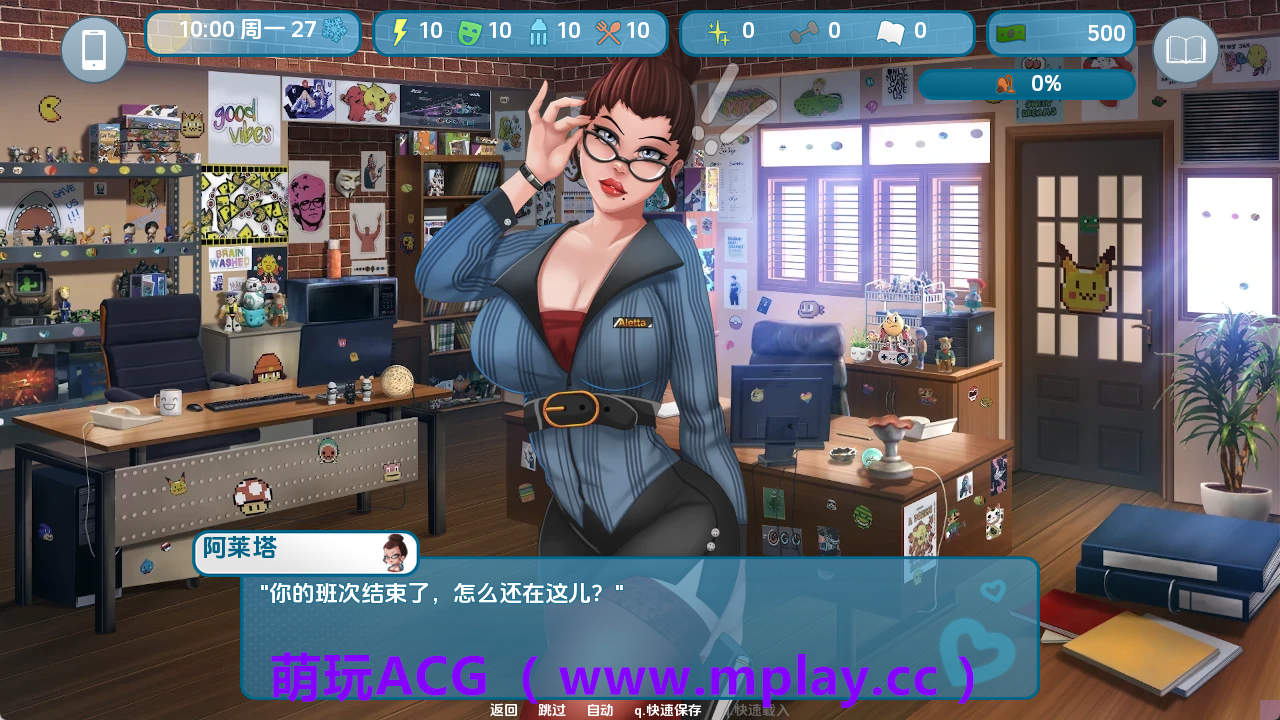Open the journal book icon in the top-right

(x=1185, y=49)
